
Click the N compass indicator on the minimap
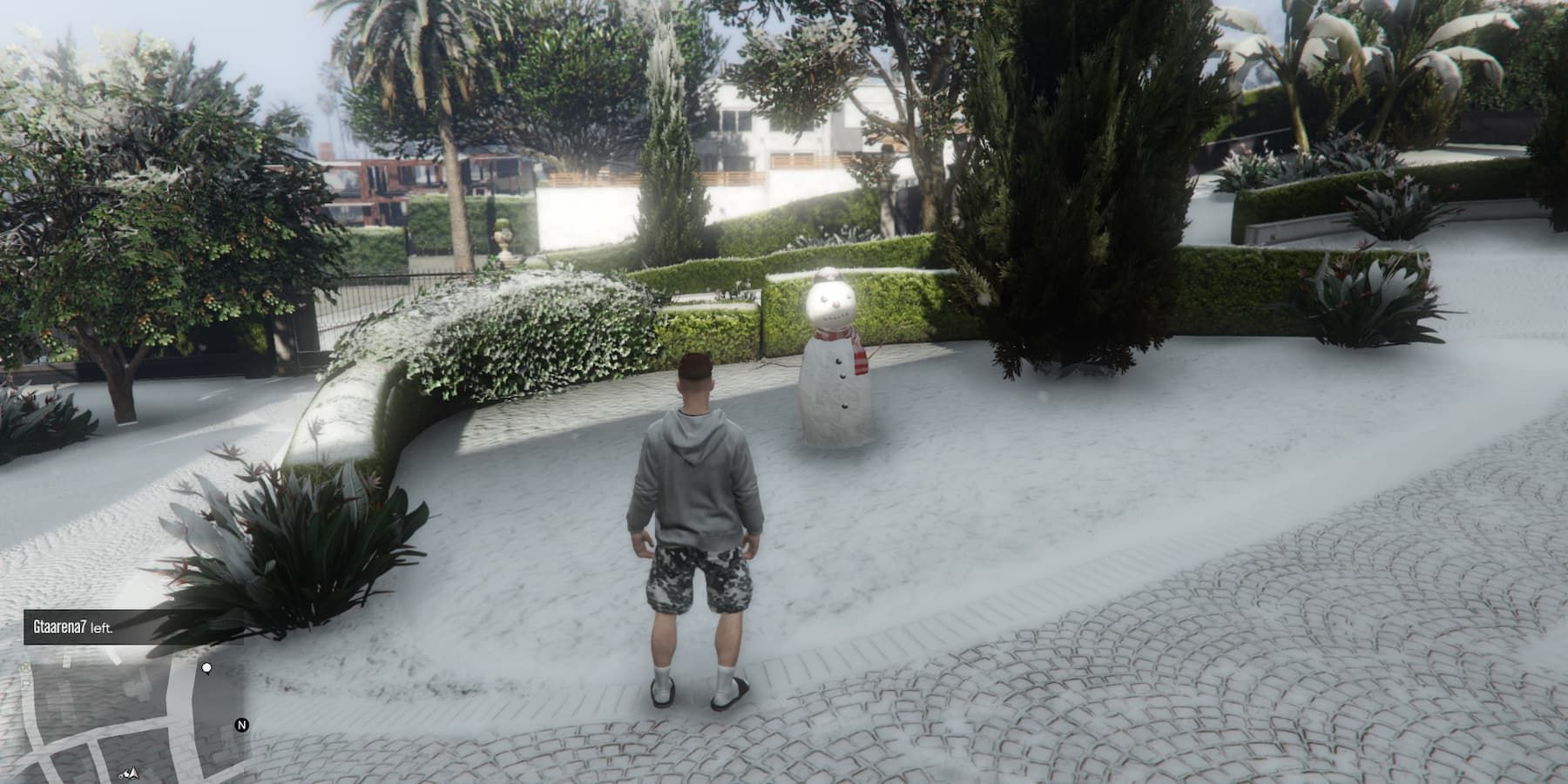(x=242, y=725)
